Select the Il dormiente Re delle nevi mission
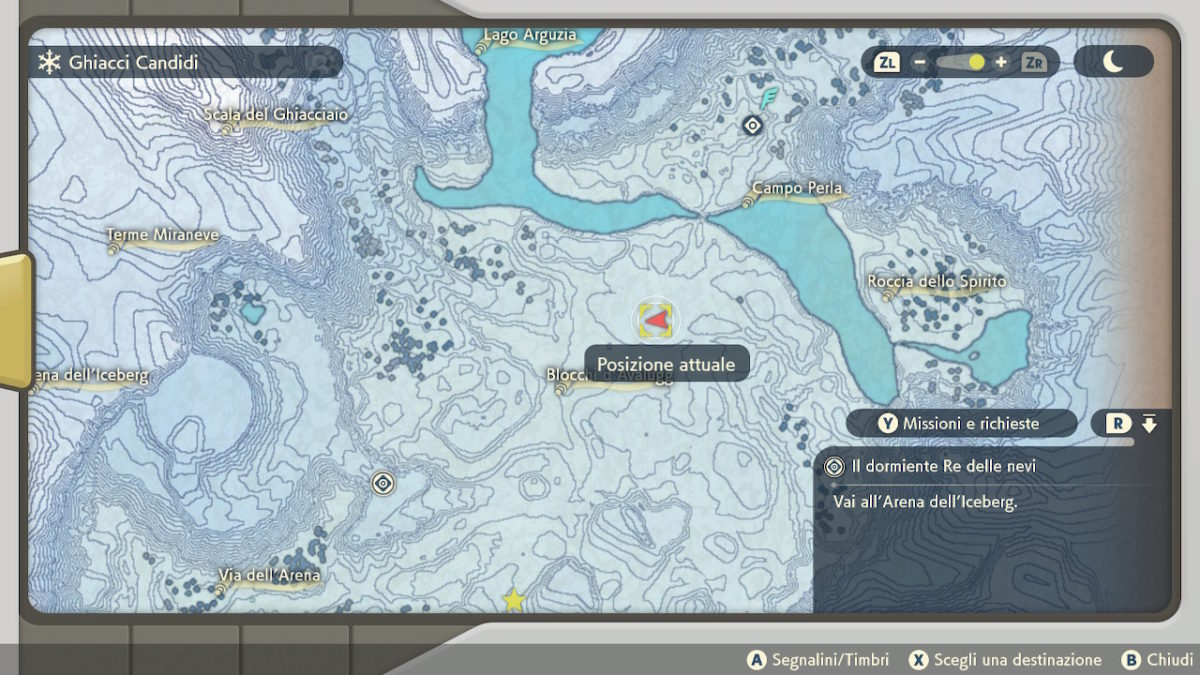Image resolution: width=1200 pixels, height=675 pixels. 943,466
